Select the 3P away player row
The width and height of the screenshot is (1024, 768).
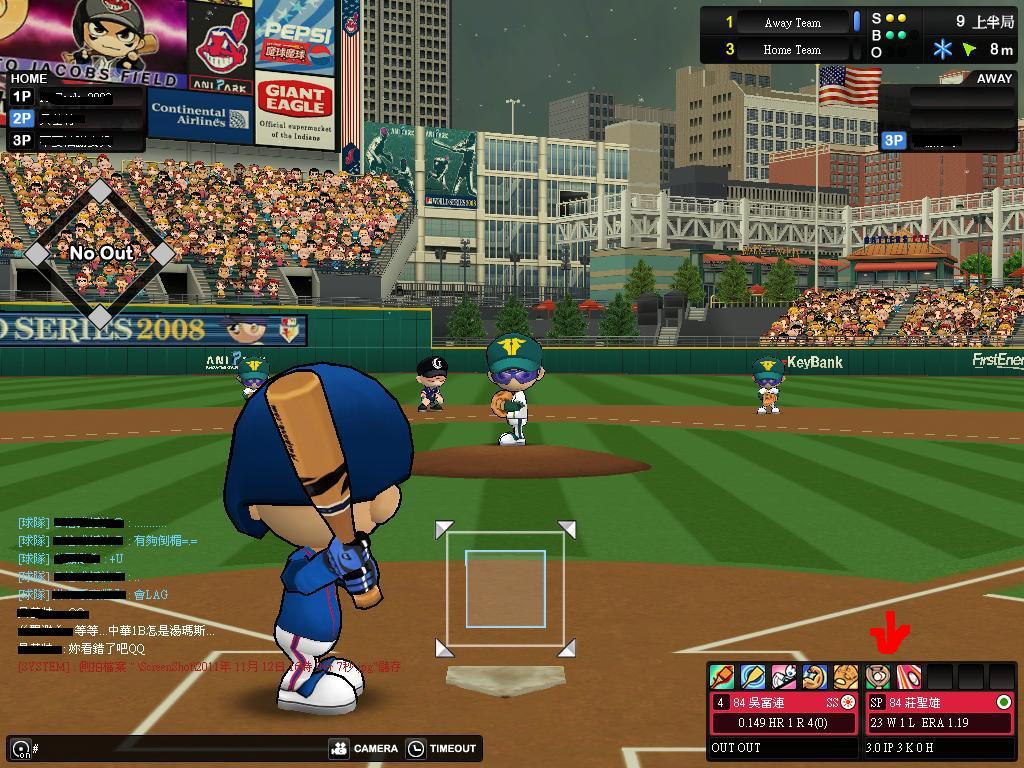pos(948,141)
